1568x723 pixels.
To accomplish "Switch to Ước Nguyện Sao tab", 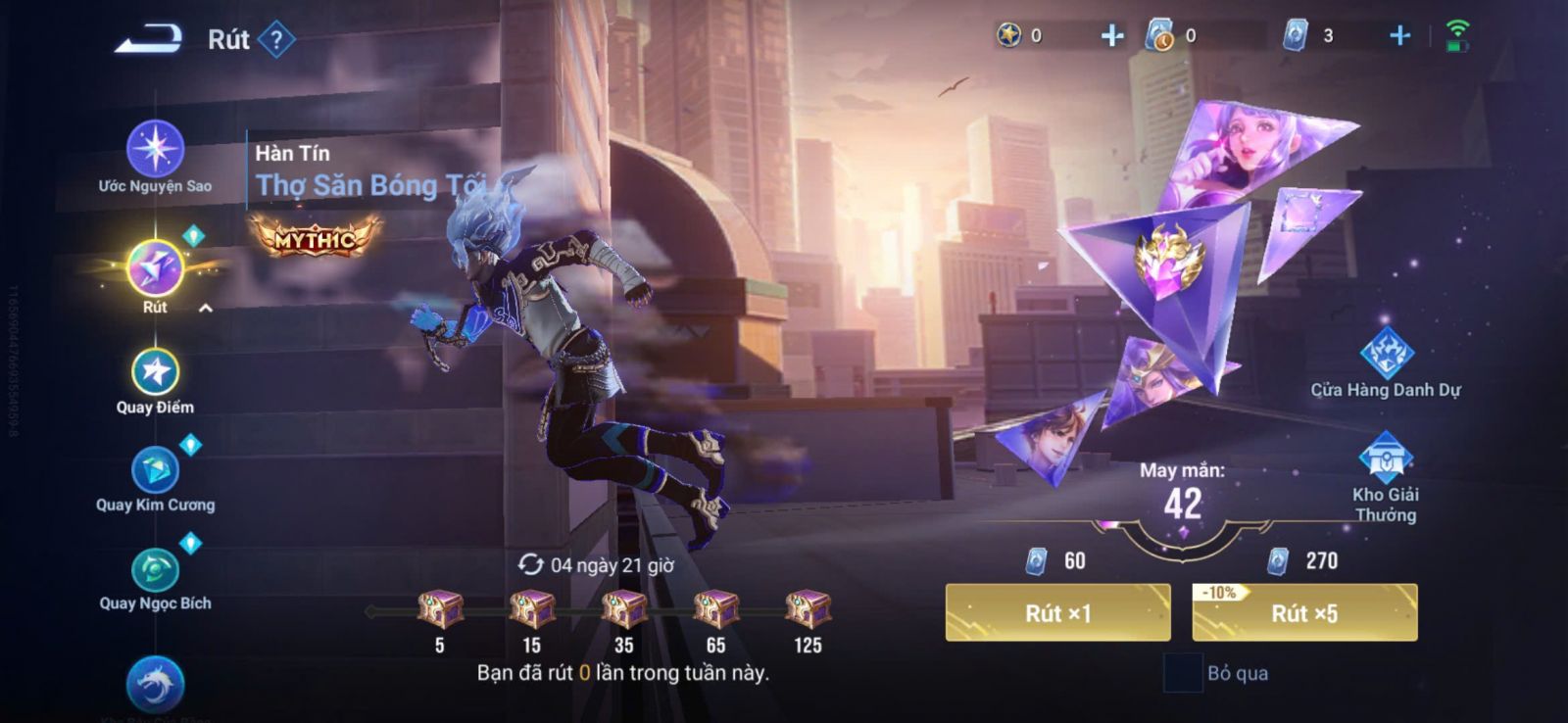I will click(155, 150).
